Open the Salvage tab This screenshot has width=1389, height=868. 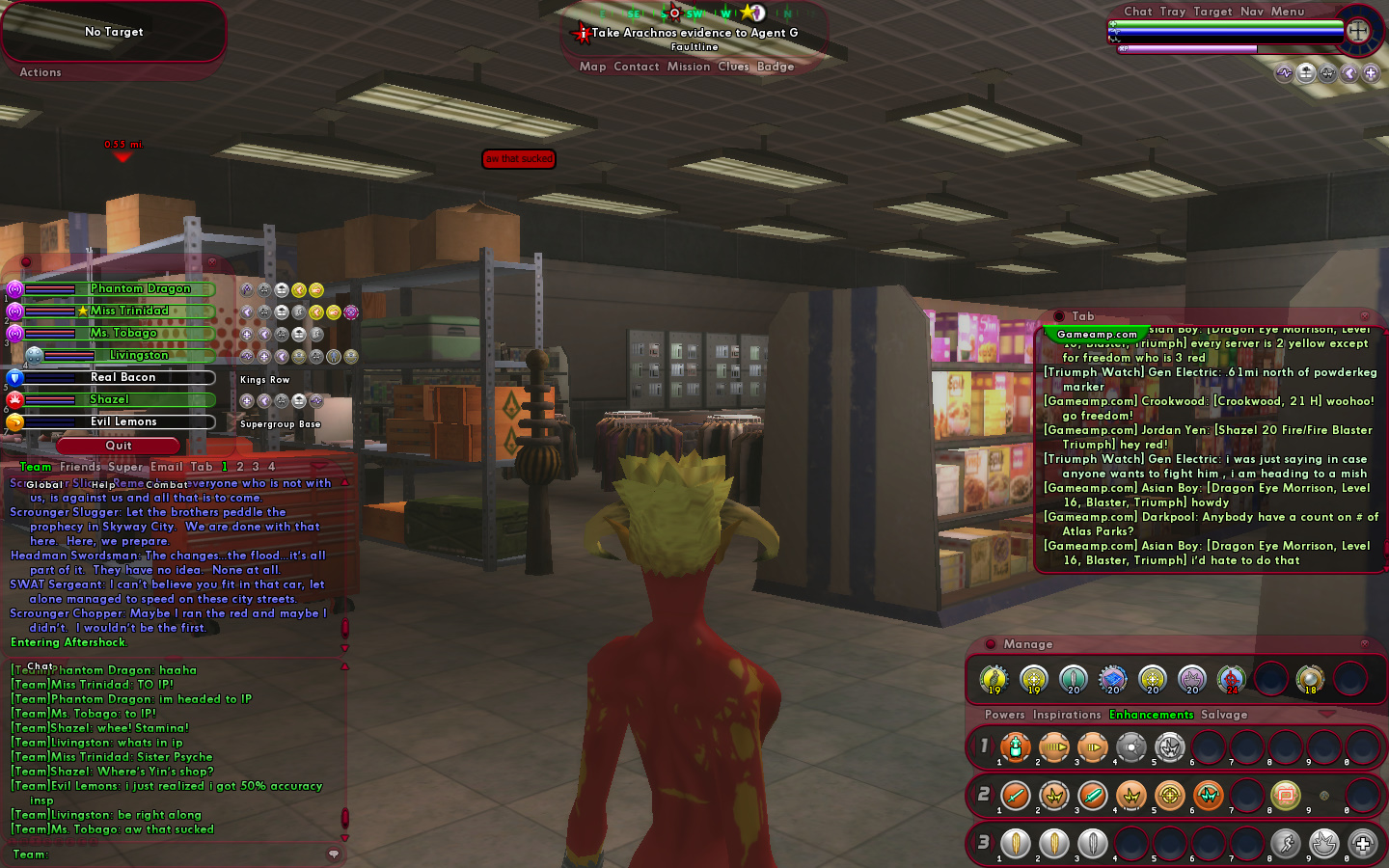click(x=1224, y=715)
